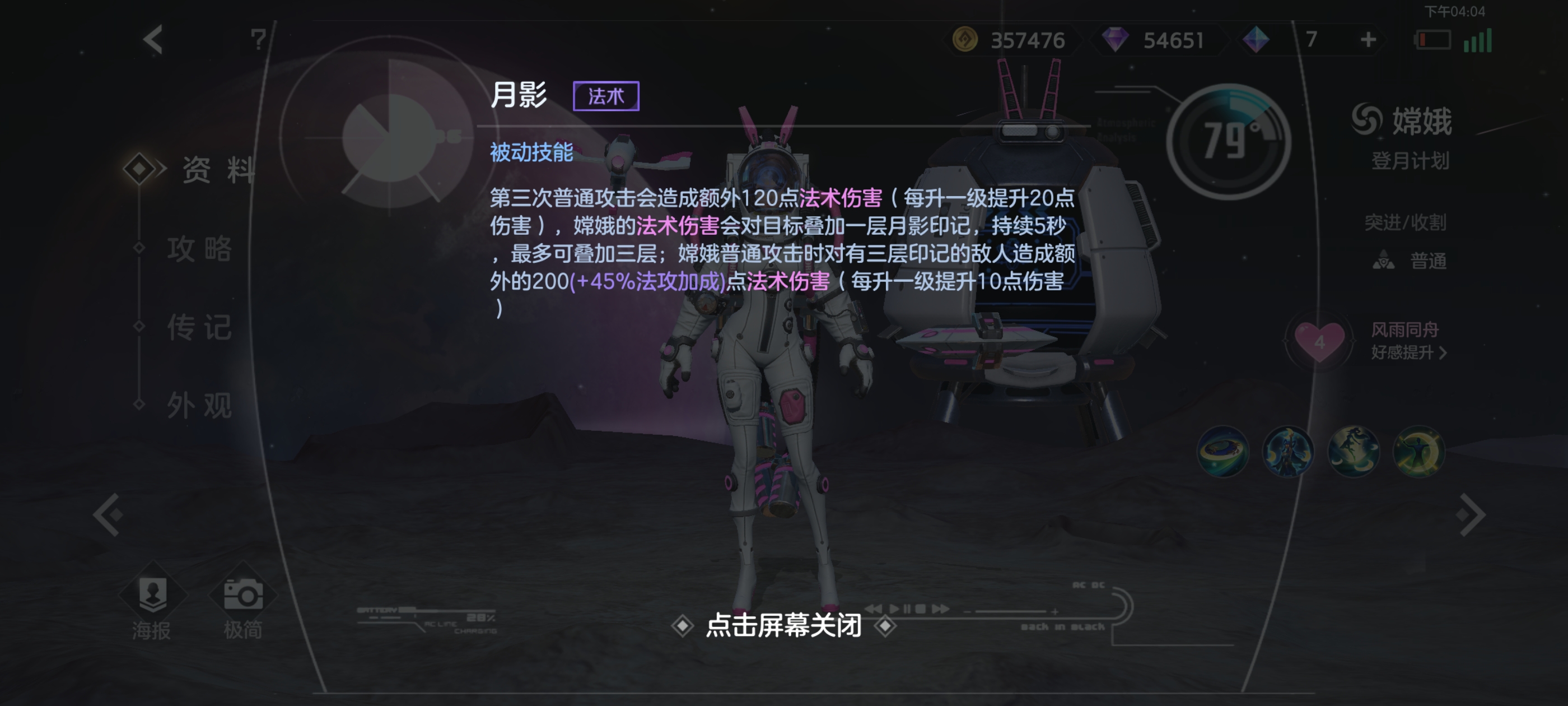The height and width of the screenshot is (706, 1568).
Task: Toggle the 法术 spell type tag
Action: click(x=606, y=96)
